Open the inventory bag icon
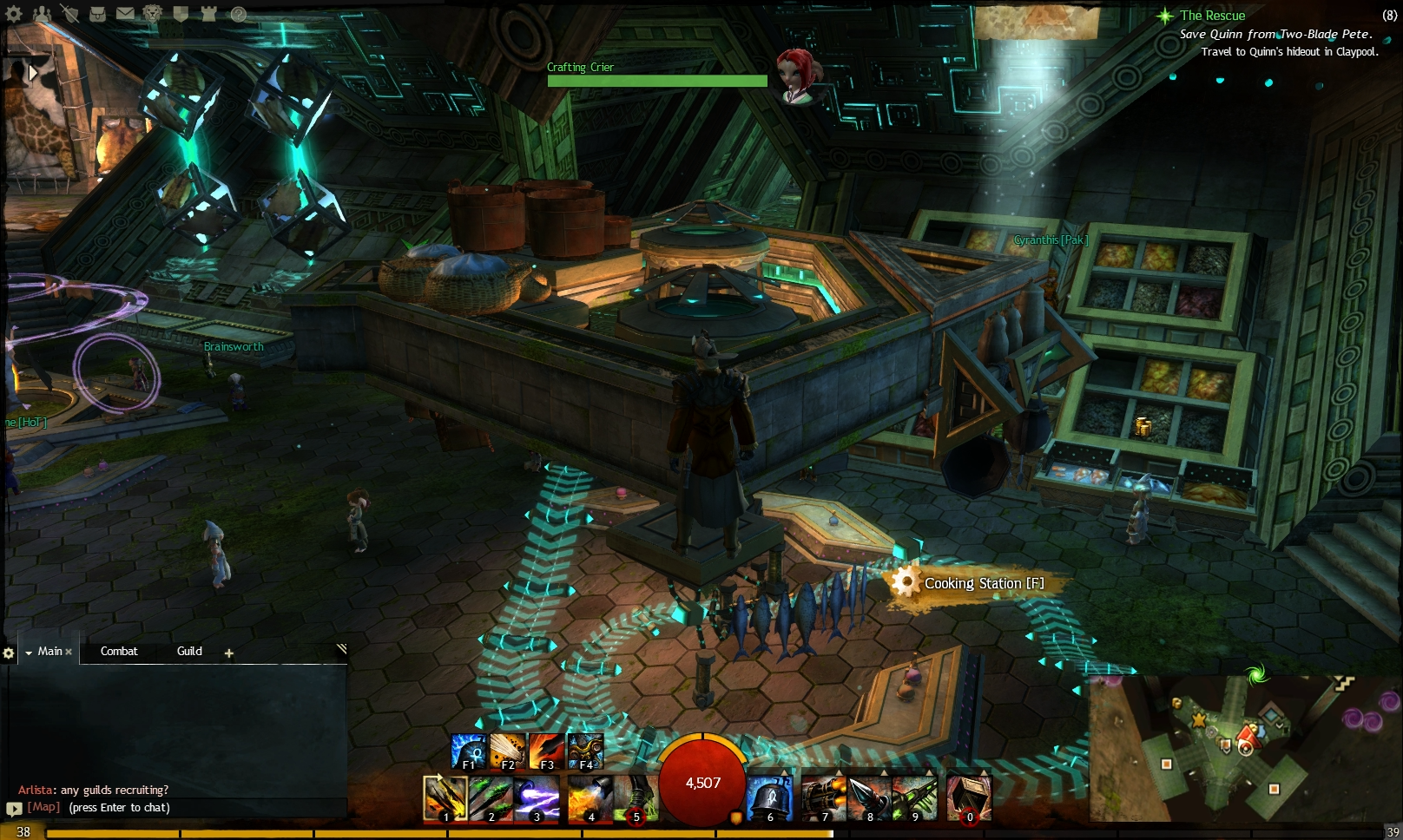Screen dimensions: 1403x840 (x=97, y=12)
